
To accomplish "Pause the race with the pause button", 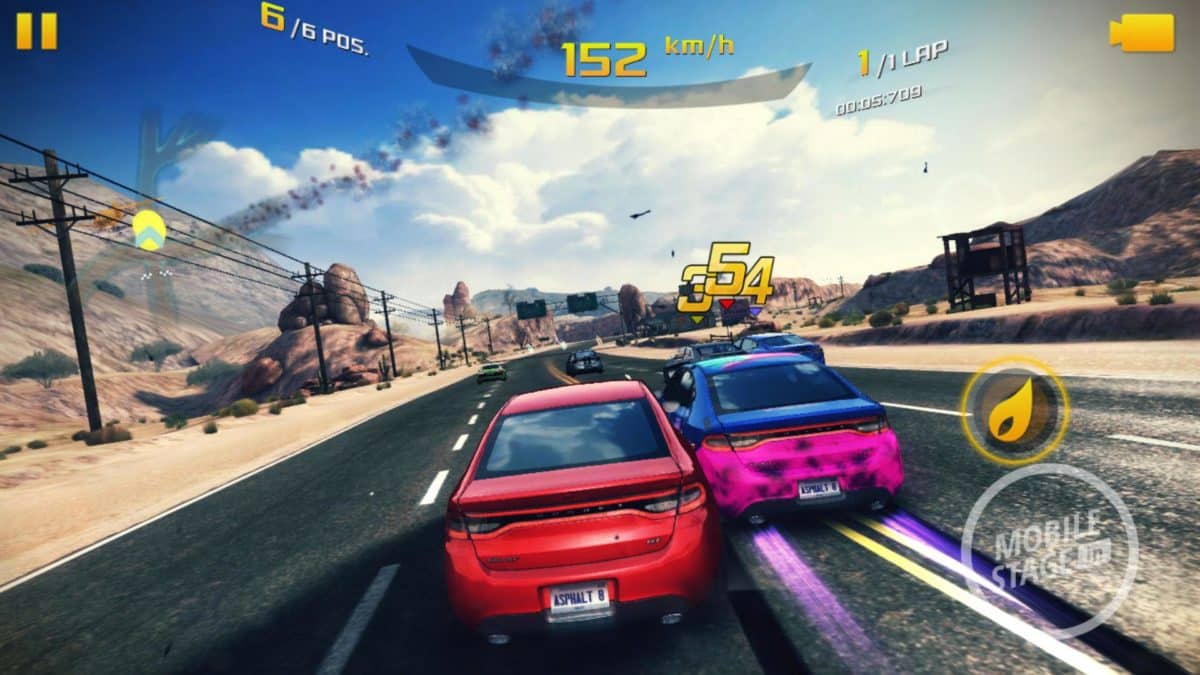I will [x=37, y=31].
